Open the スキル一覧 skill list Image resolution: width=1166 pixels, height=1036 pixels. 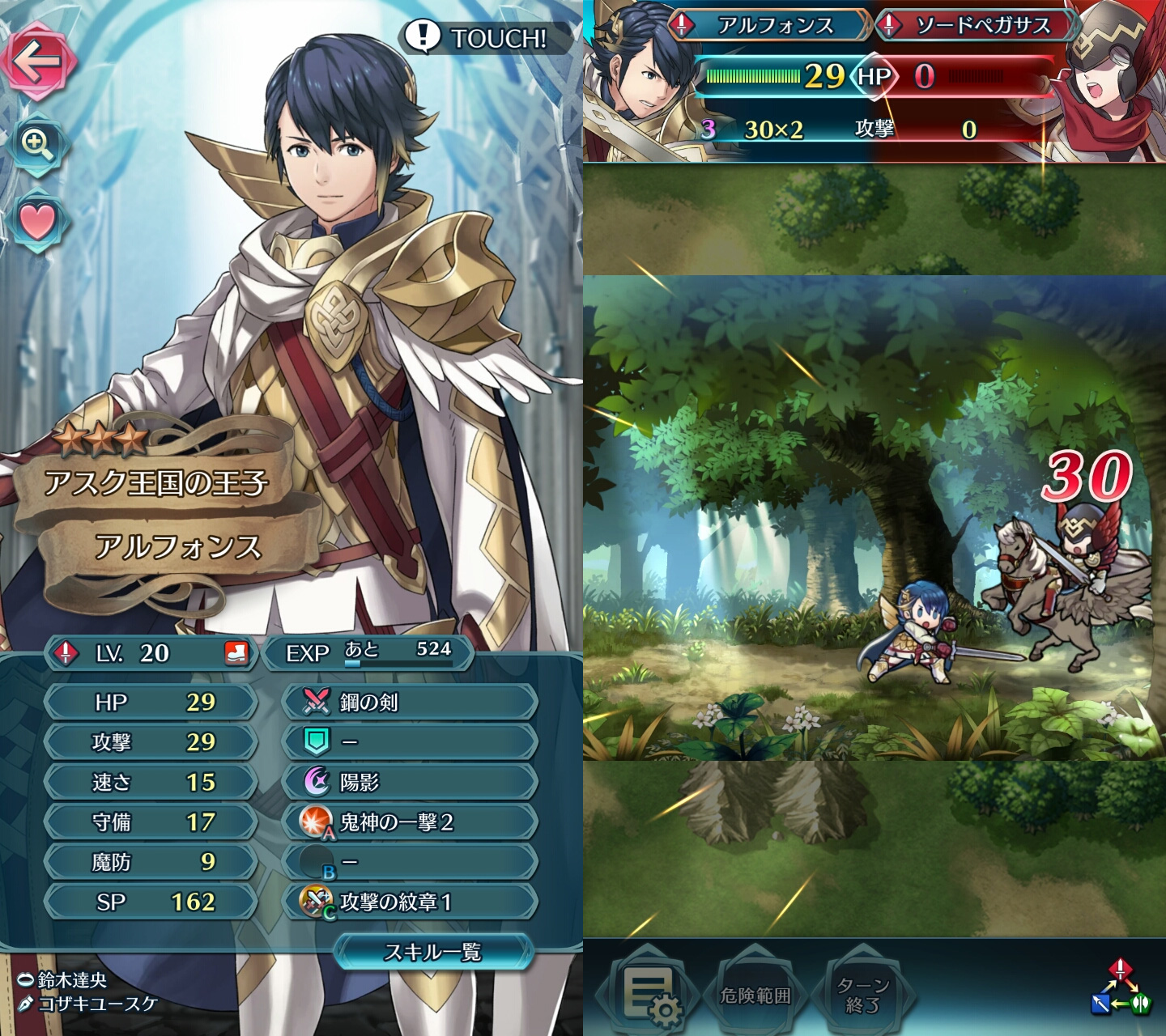click(x=433, y=952)
